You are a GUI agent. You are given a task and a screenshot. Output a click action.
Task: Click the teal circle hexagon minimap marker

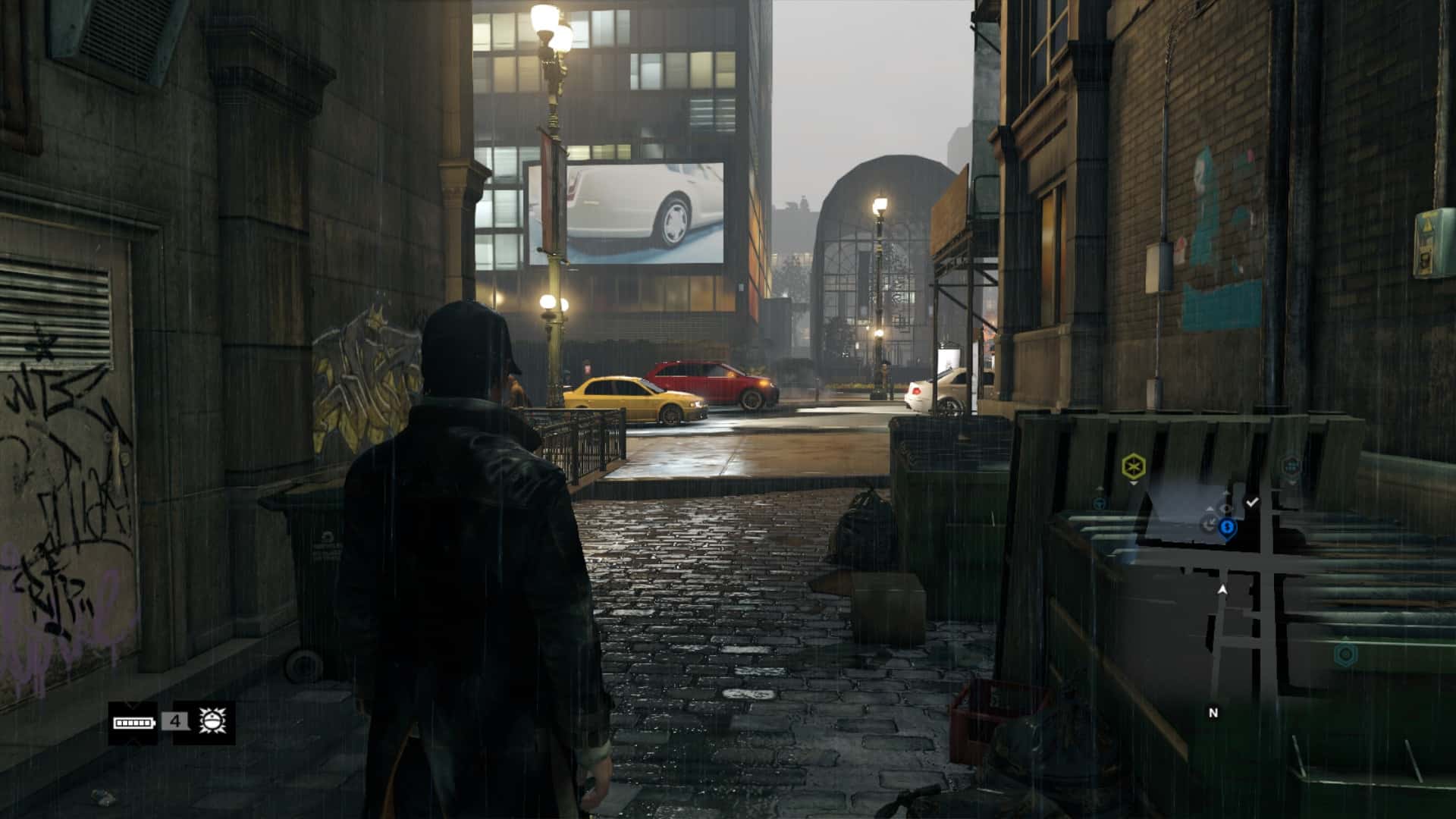click(x=1345, y=653)
